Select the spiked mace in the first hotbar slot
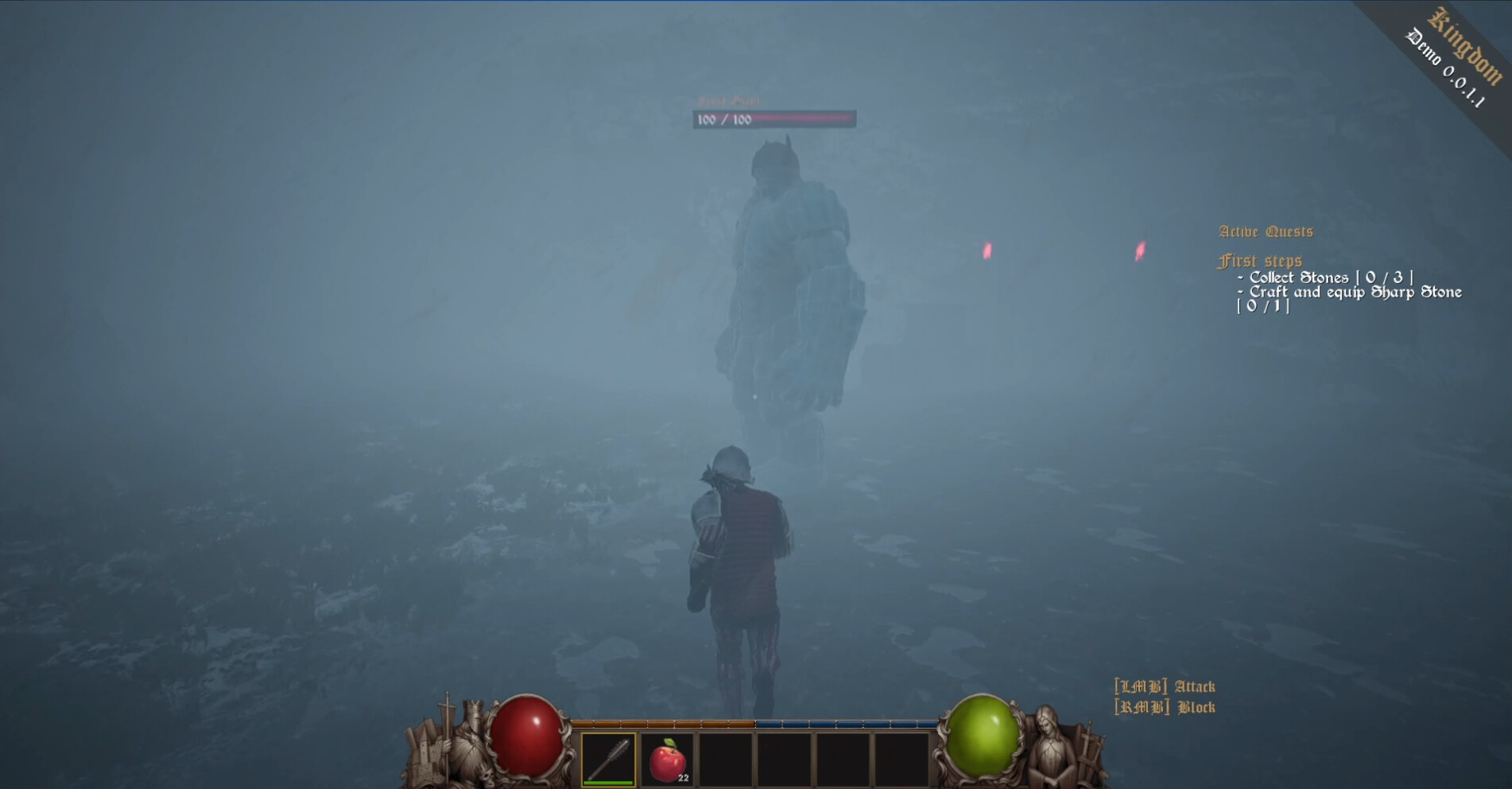Viewport: 1512px width, 789px height. [608, 761]
